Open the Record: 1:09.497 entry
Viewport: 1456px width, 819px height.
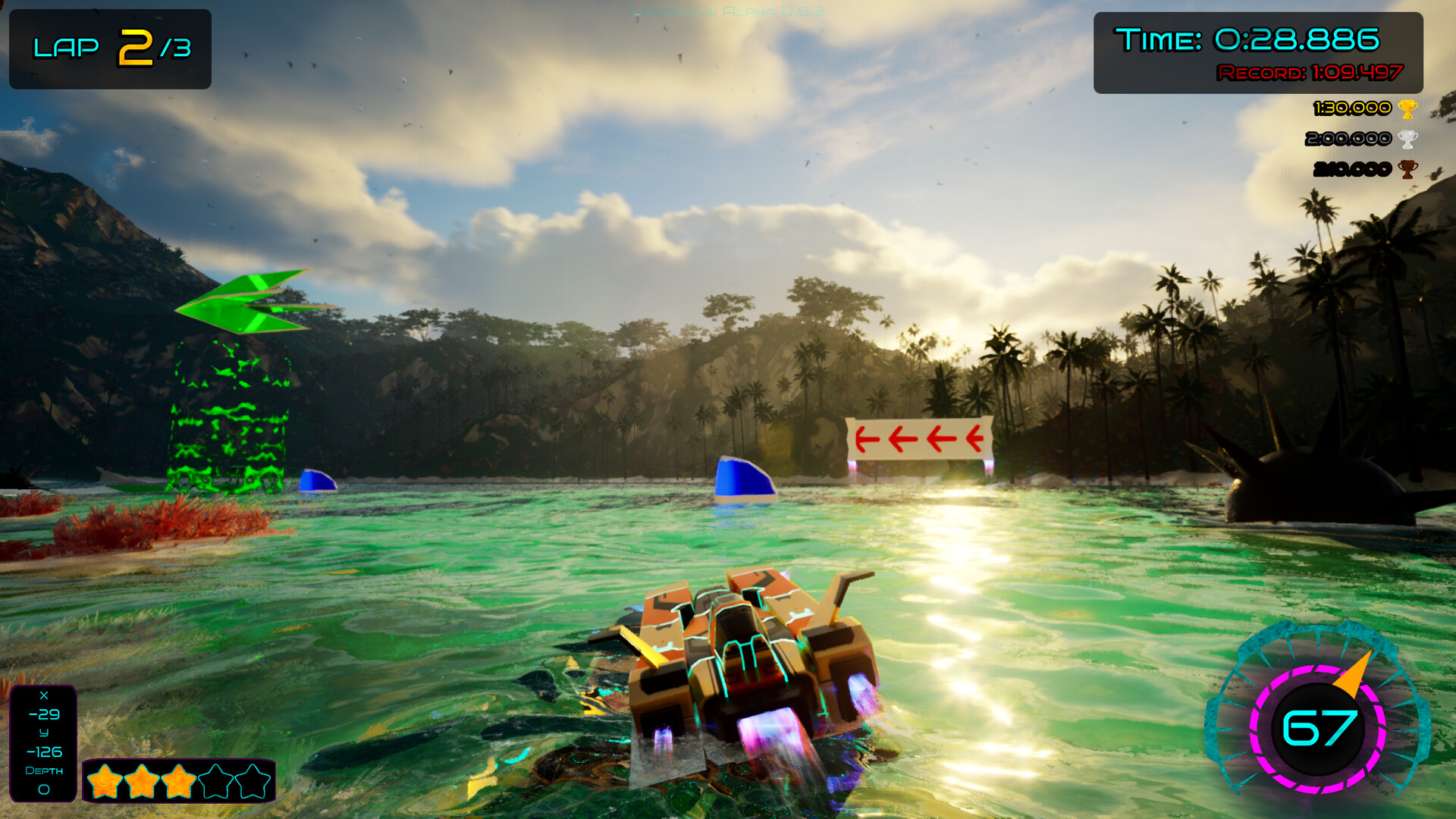point(1312,74)
